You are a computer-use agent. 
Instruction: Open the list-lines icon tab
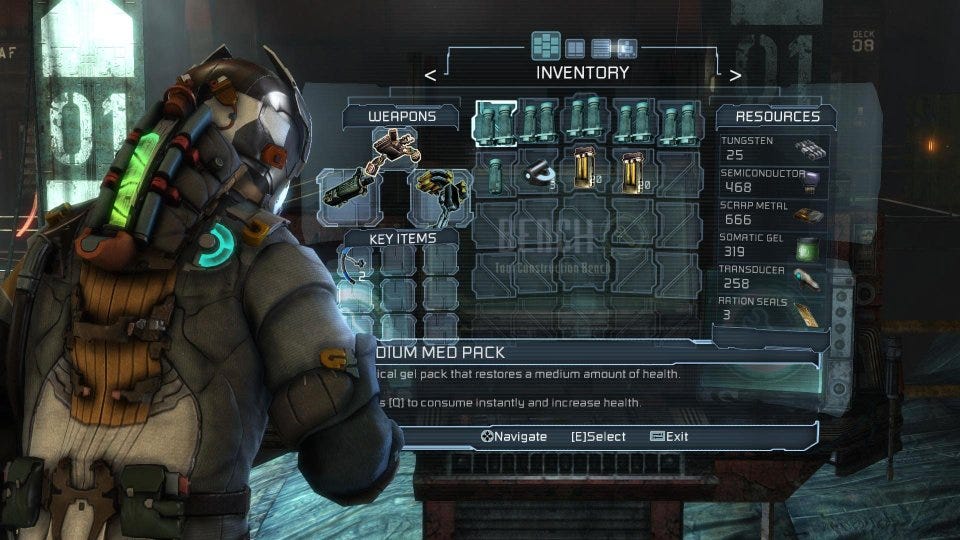click(x=601, y=47)
